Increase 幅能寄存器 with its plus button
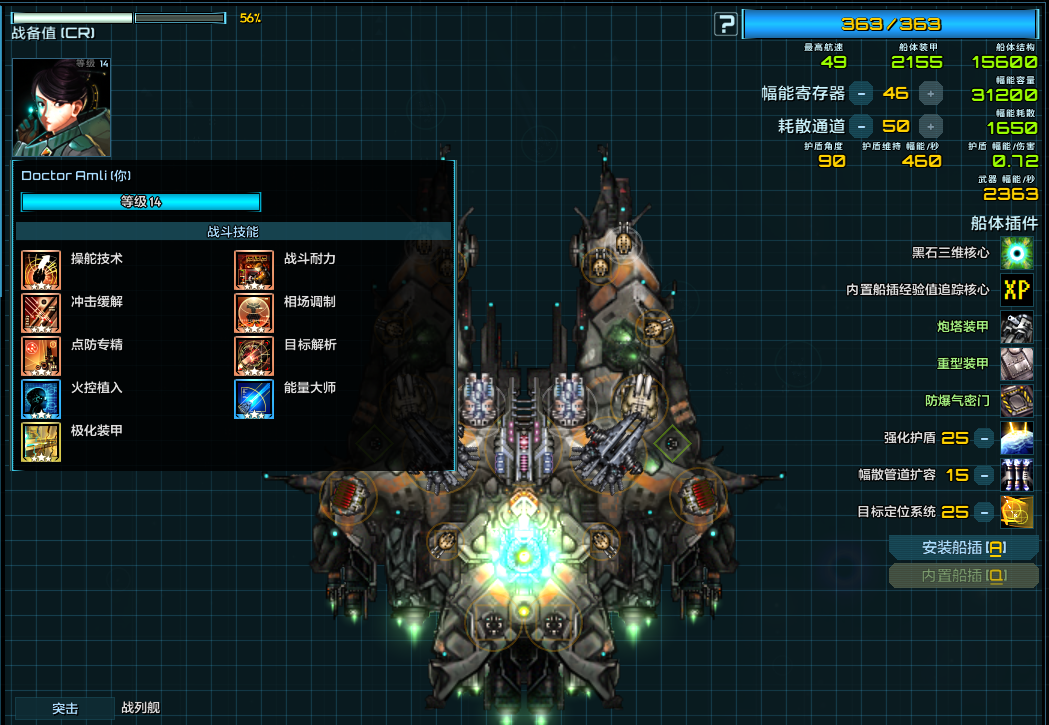The image size is (1049, 725). click(x=931, y=93)
